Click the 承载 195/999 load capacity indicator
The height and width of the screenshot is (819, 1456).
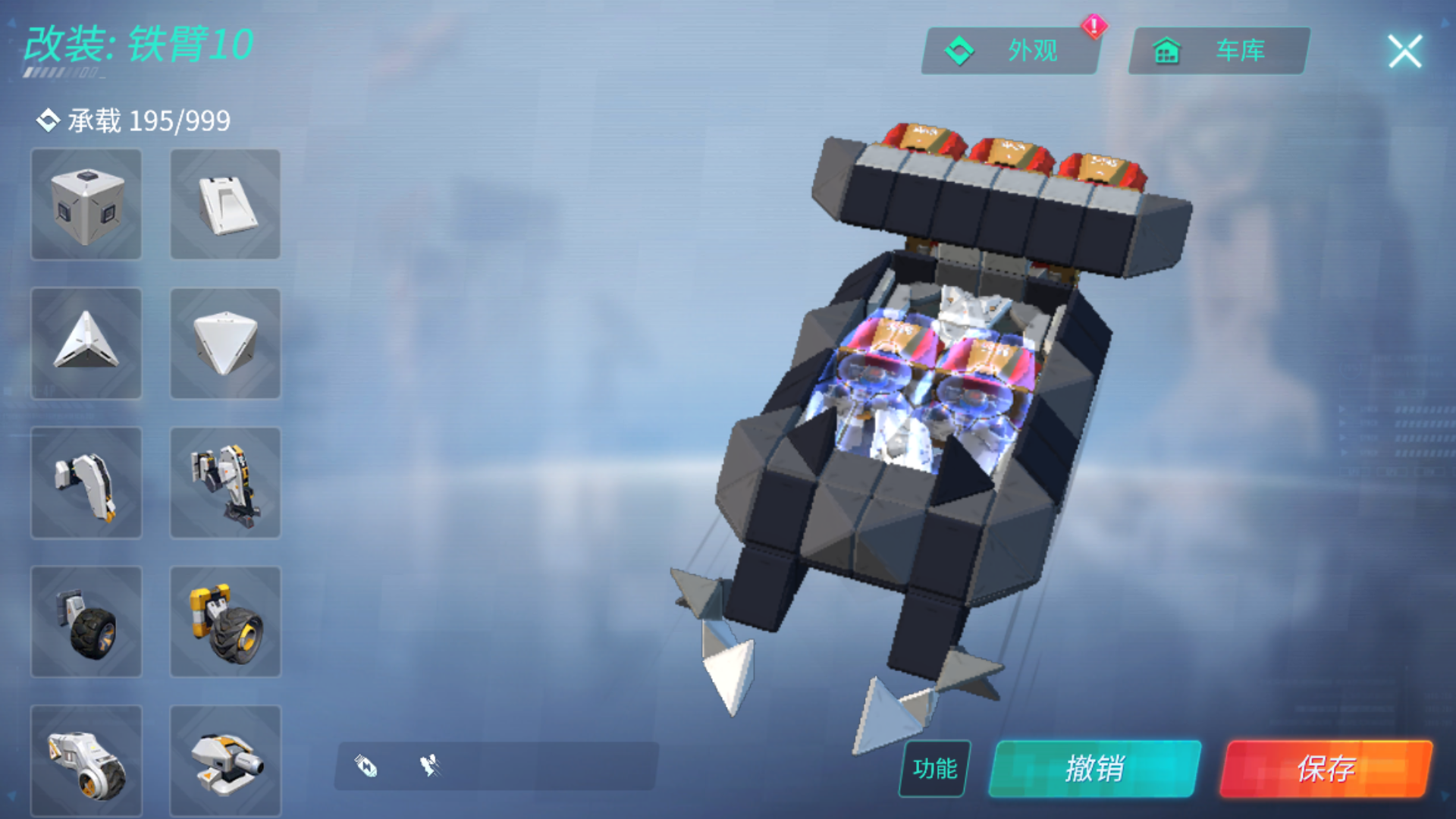tap(133, 120)
